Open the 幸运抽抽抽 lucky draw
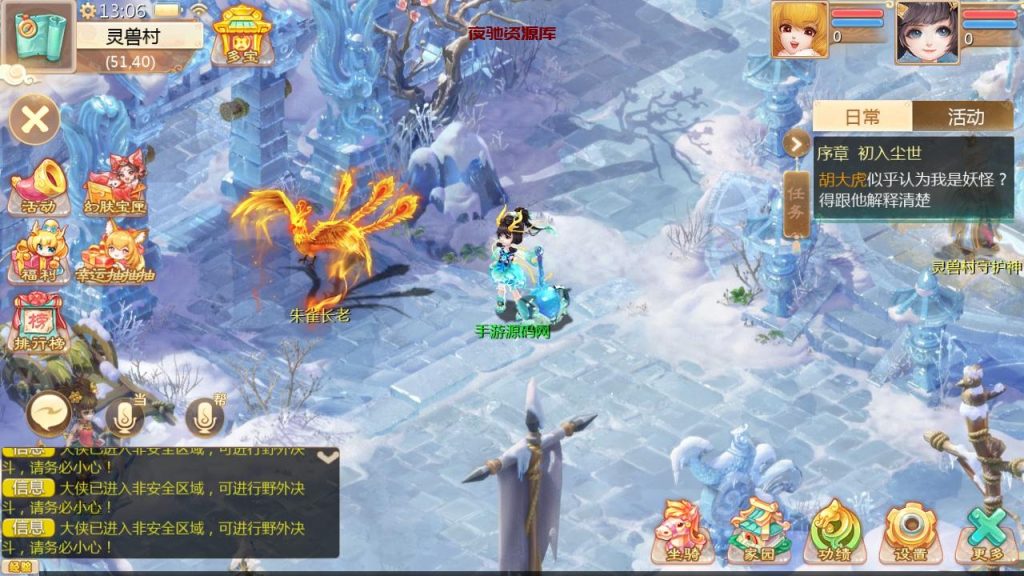 click(116, 252)
